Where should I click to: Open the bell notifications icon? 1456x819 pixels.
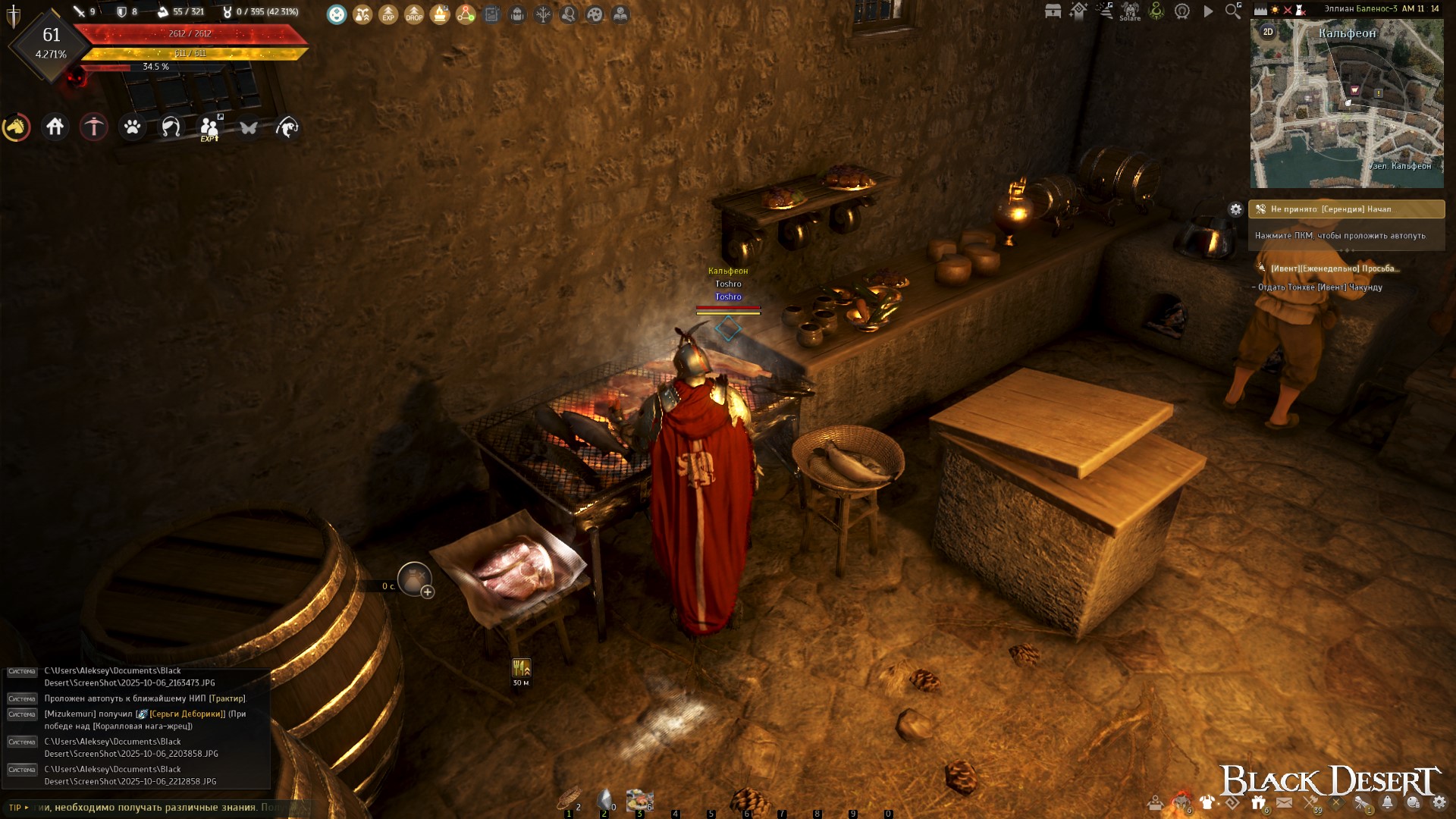[x=1387, y=802]
